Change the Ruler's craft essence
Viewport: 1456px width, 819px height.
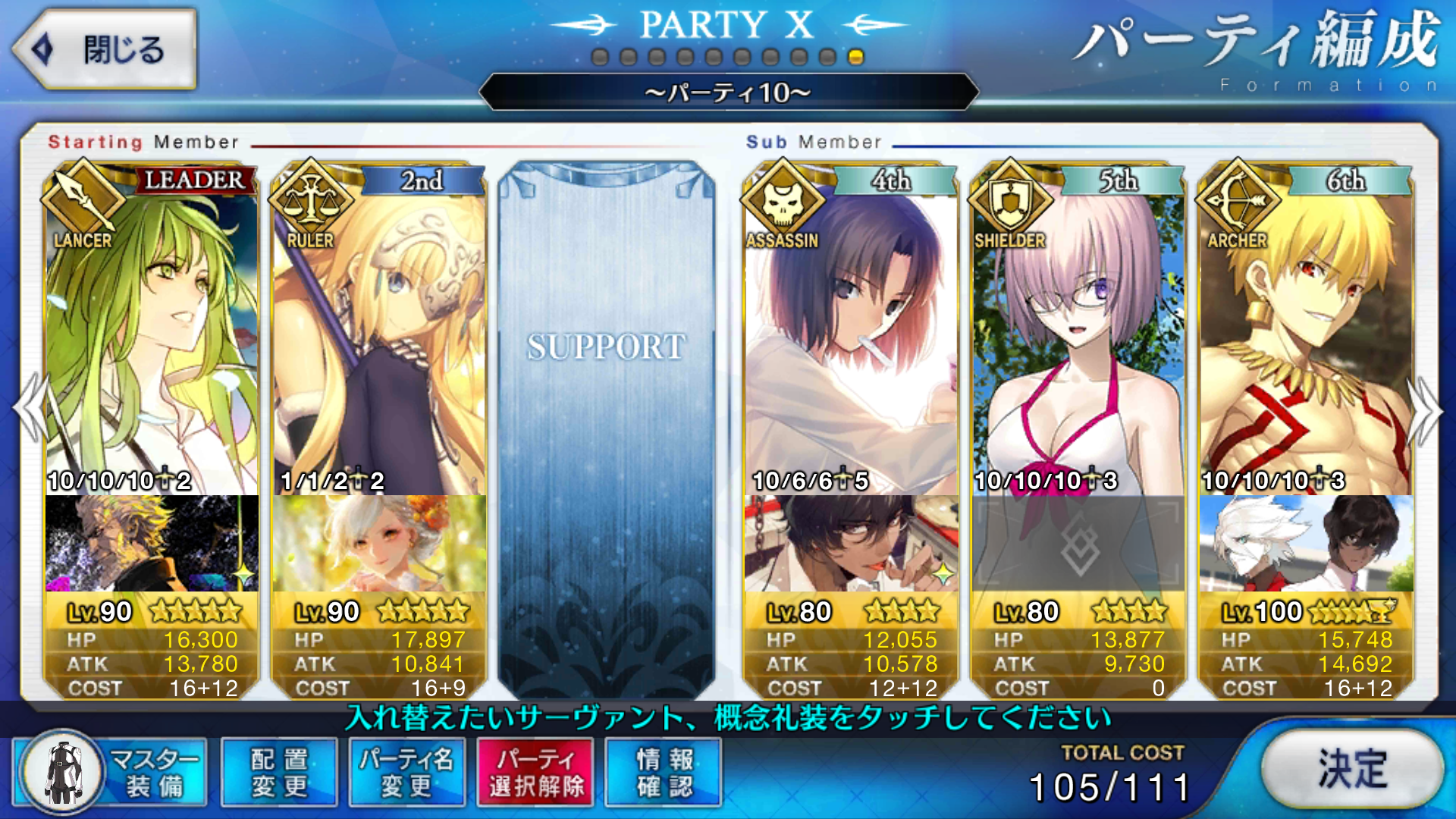pos(379,544)
